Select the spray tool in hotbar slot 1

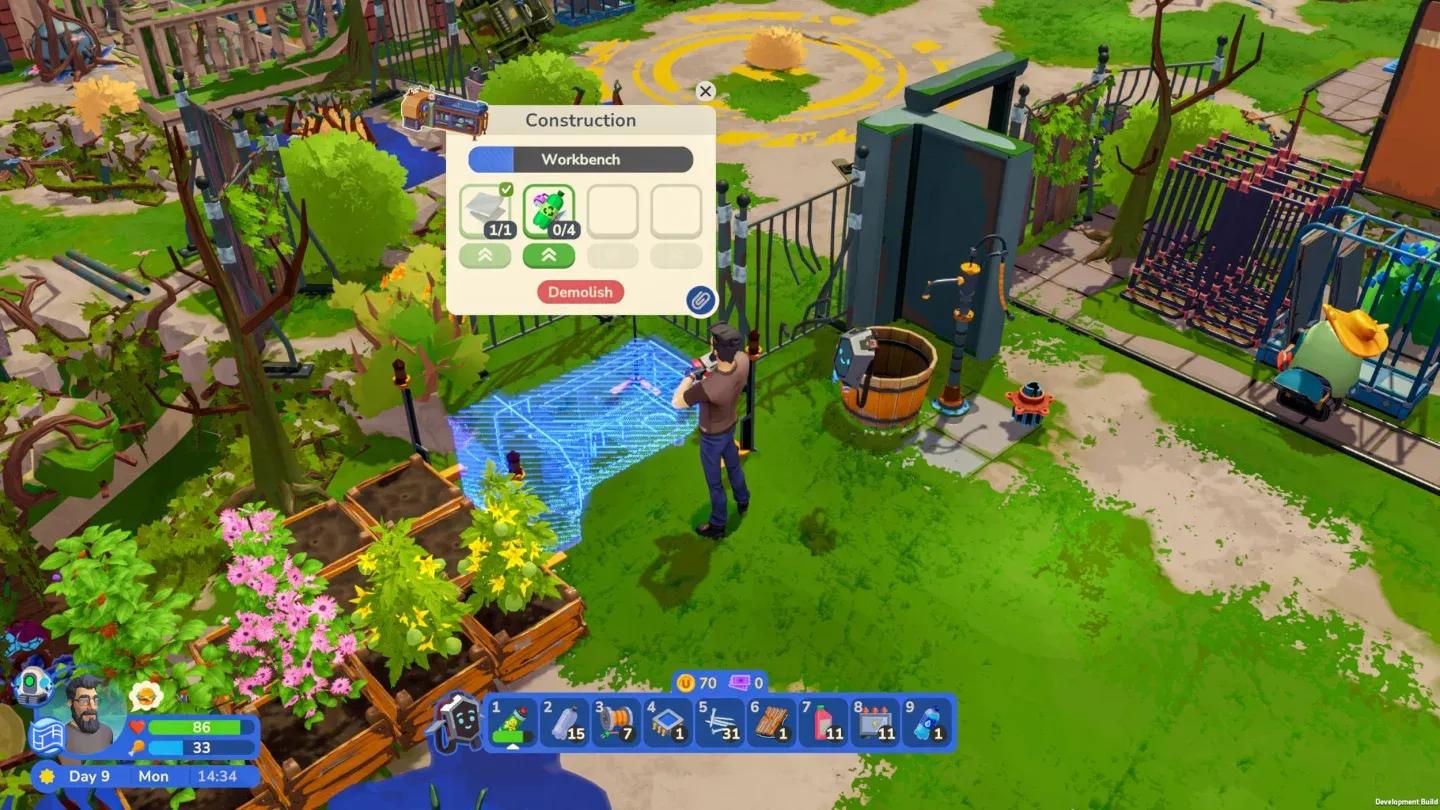click(x=512, y=723)
